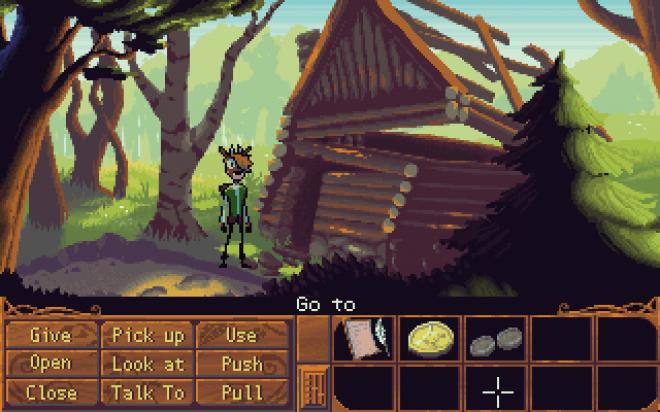
Task: Choose the Pick up verb
Action: 147,335
